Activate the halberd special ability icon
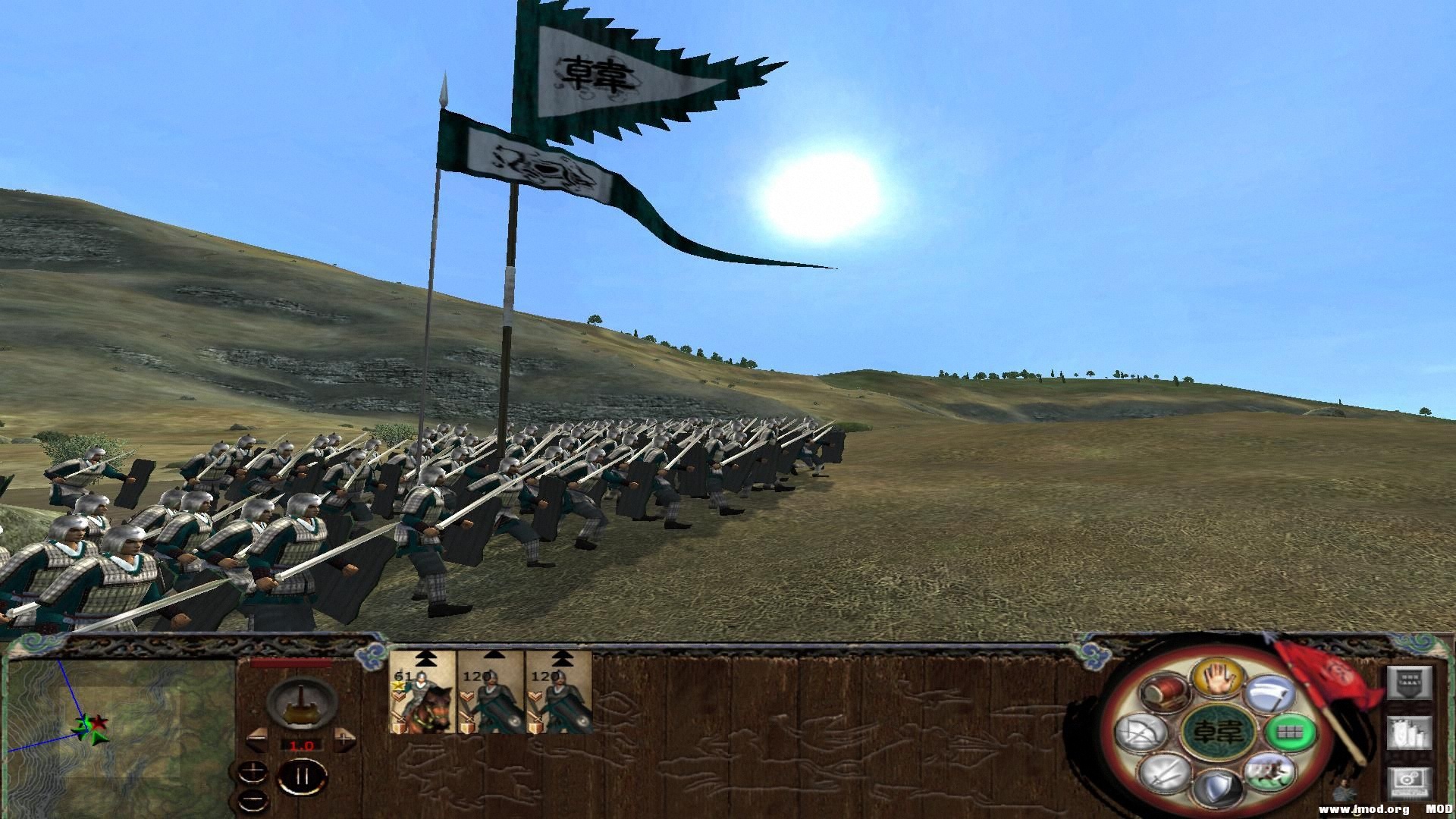The image size is (1456, 819). tap(1271, 693)
